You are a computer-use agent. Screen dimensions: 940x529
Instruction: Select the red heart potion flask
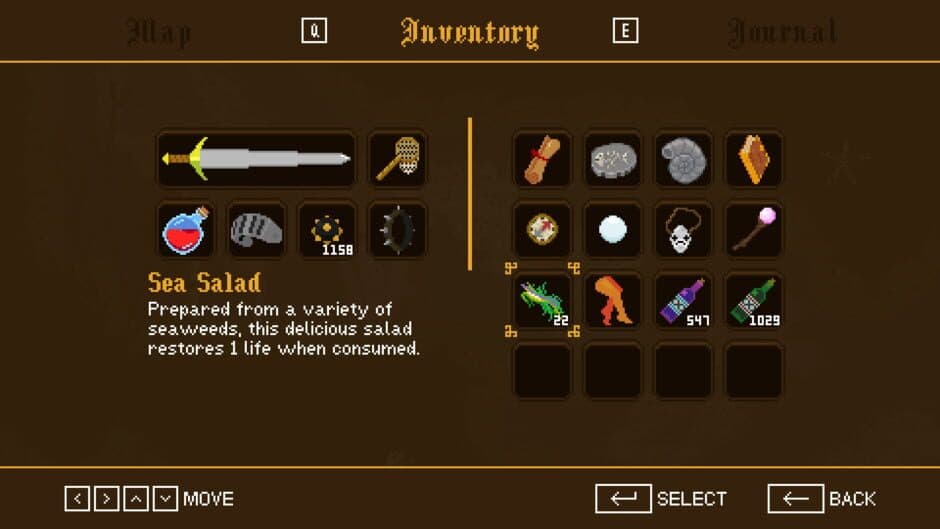pyautogui.click(x=187, y=230)
